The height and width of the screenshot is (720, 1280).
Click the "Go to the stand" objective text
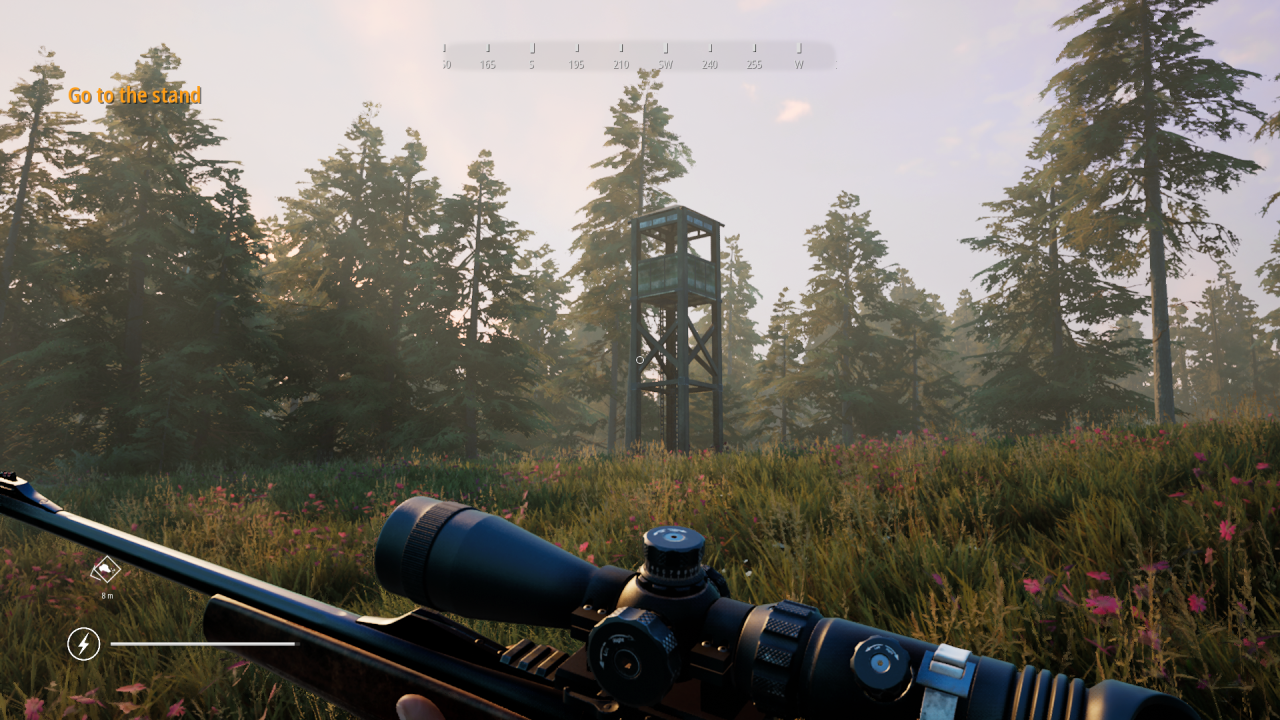tap(134, 96)
